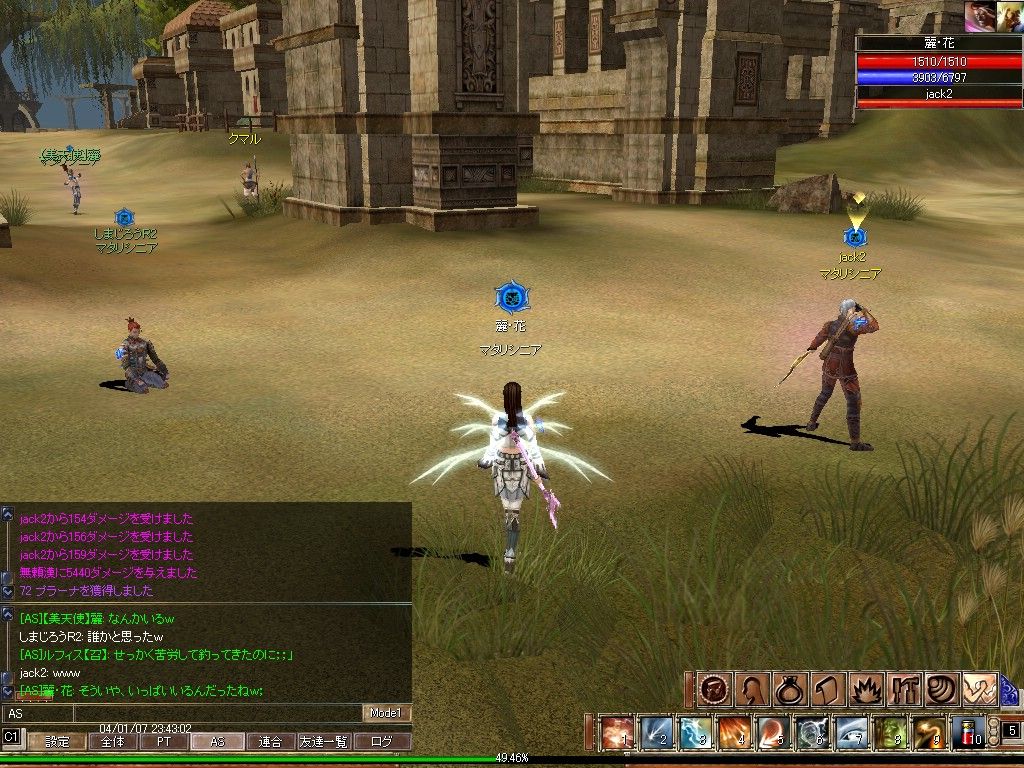
Task: Show the ログ chat log
Action: click(x=382, y=742)
